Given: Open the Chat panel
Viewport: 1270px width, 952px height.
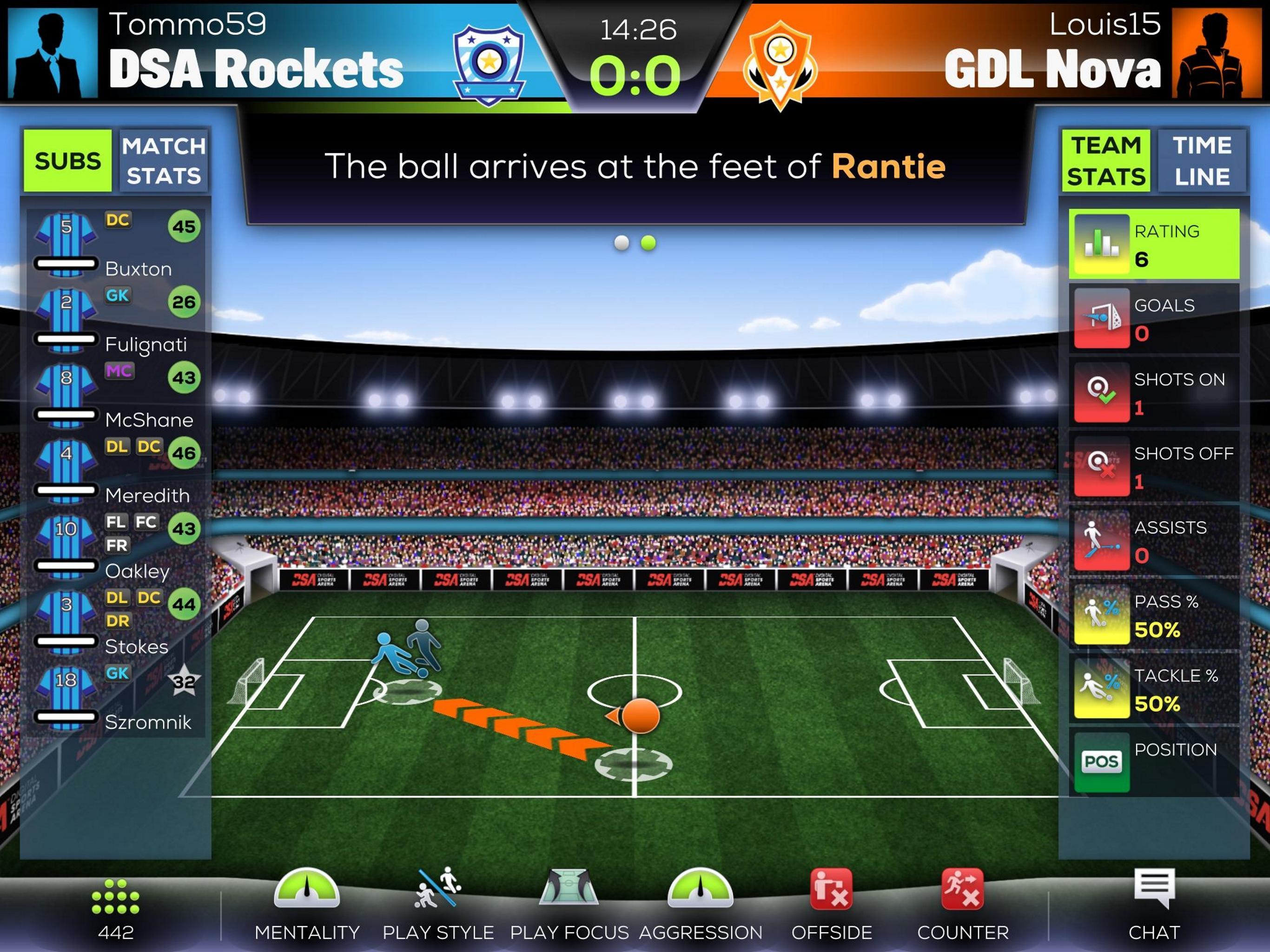Looking at the screenshot, I should pyautogui.click(x=1154, y=904).
